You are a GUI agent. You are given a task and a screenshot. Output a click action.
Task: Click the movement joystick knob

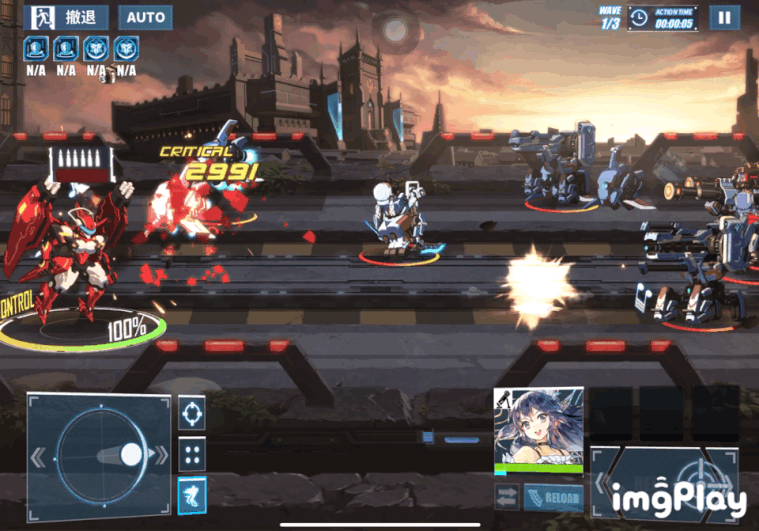click(x=131, y=455)
